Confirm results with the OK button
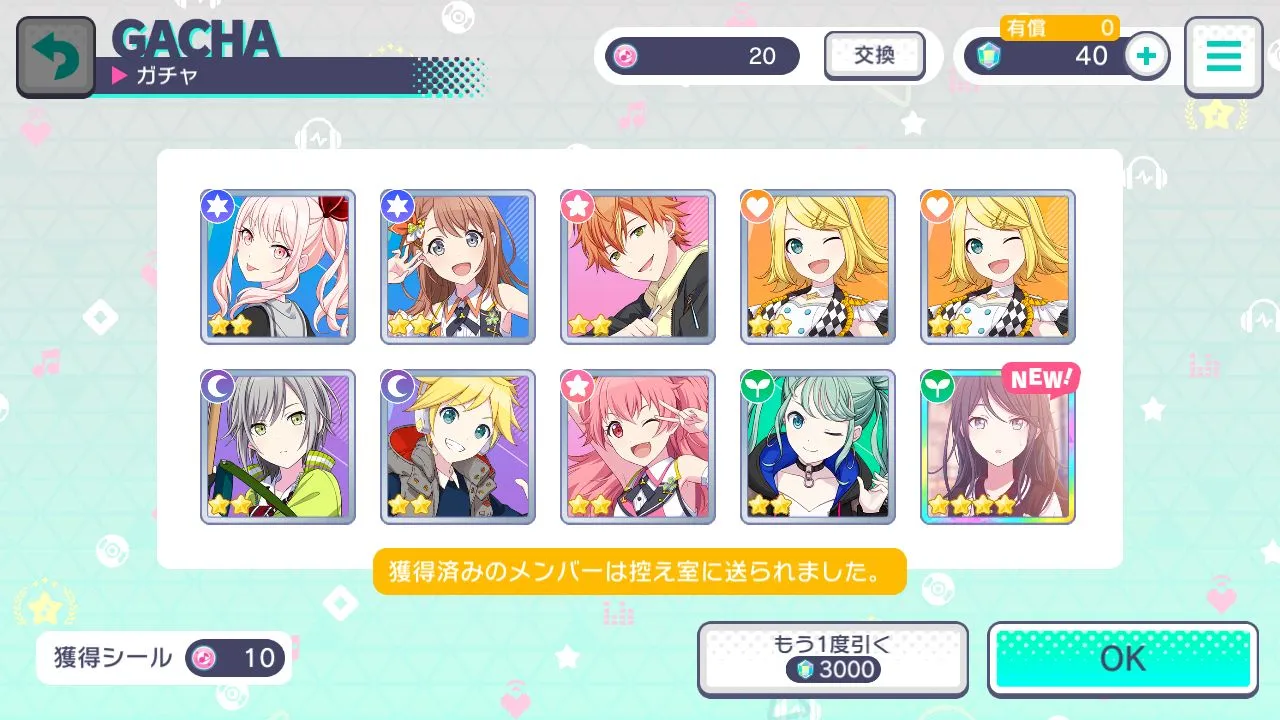The height and width of the screenshot is (720, 1280). [x=1122, y=658]
